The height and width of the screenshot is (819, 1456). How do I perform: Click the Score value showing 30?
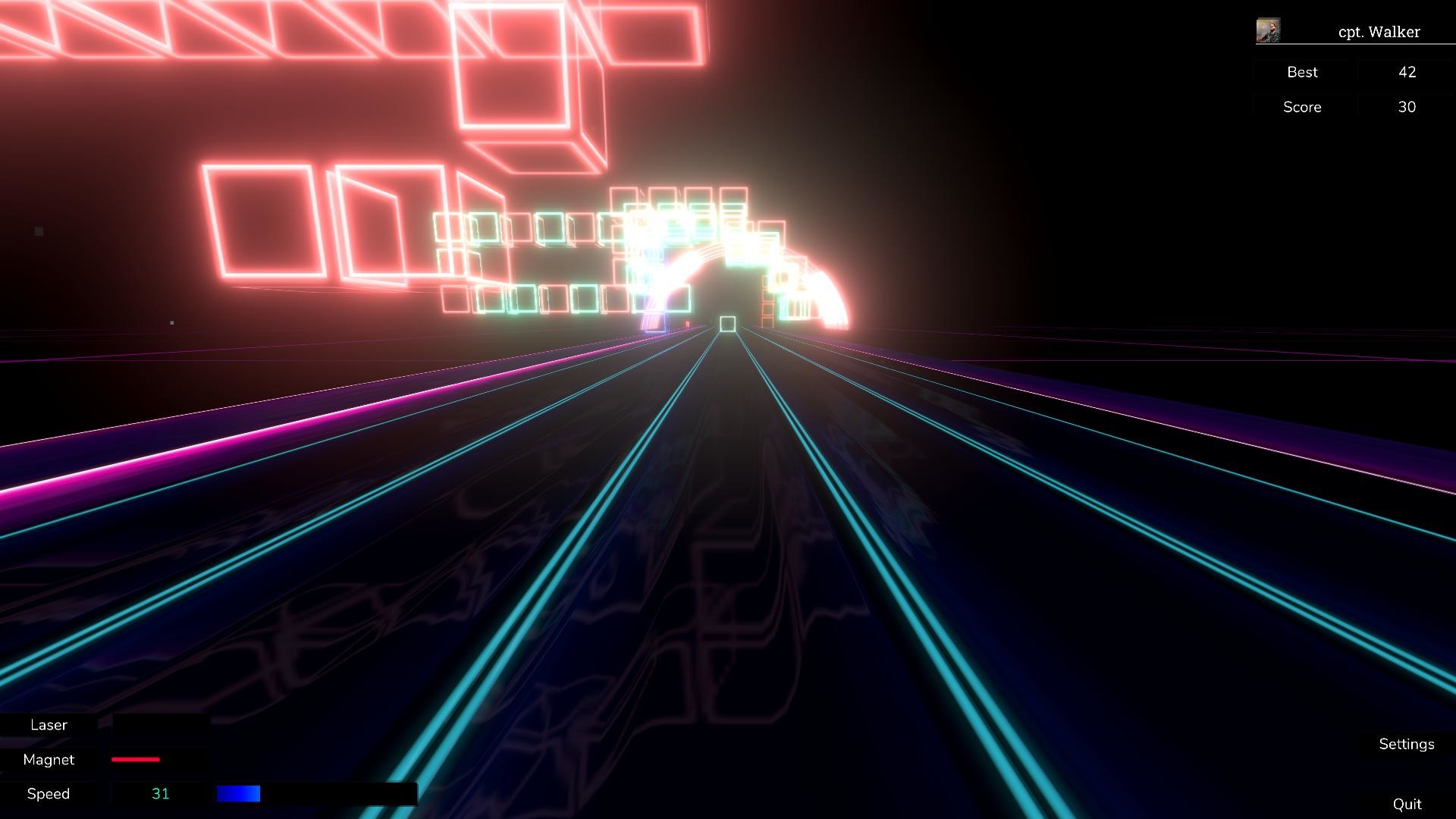pyautogui.click(x=1407, y=107)
